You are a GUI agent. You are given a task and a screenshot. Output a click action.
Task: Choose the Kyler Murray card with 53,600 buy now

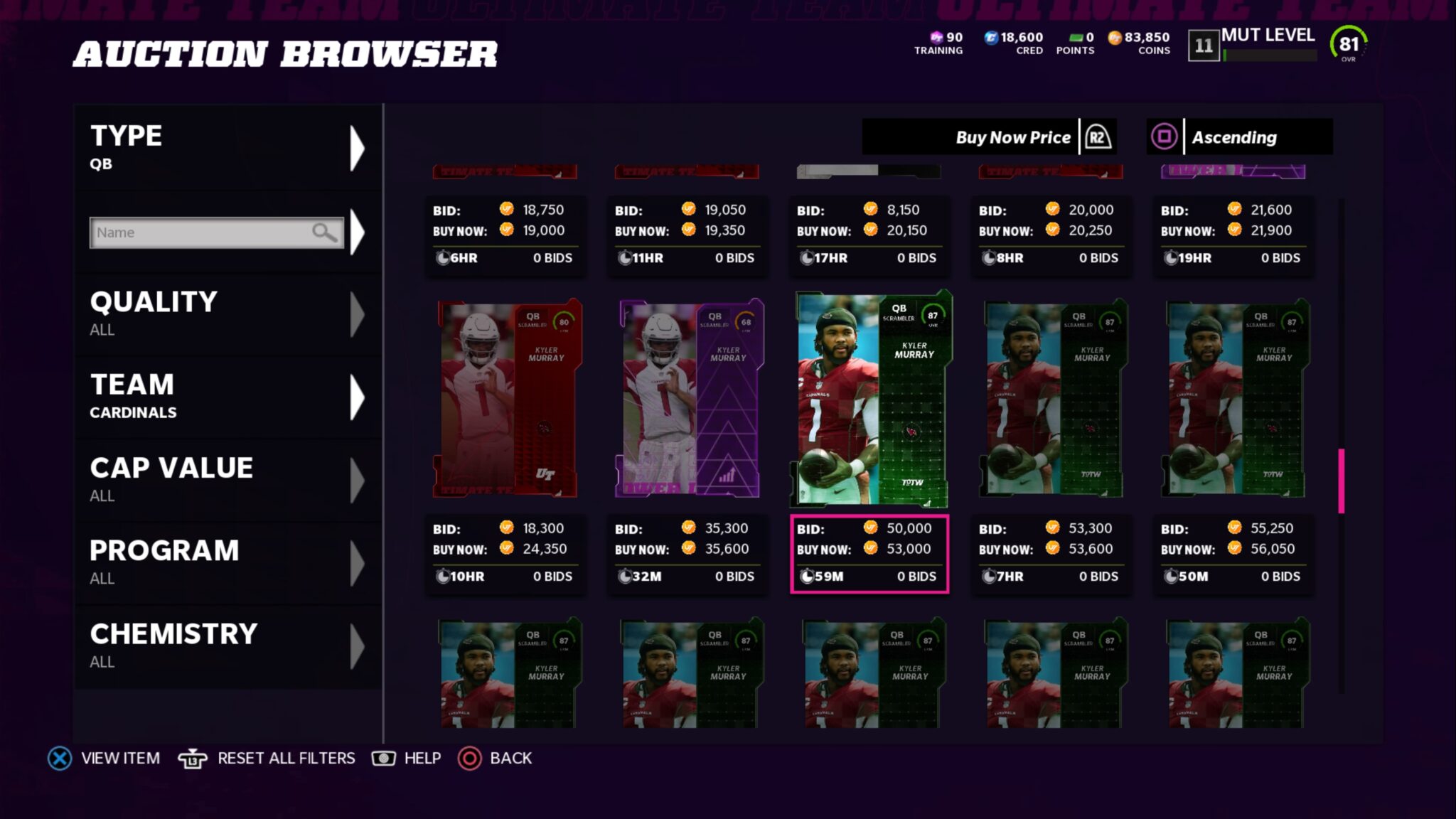pyautogui.click(x=1051, y=398)
